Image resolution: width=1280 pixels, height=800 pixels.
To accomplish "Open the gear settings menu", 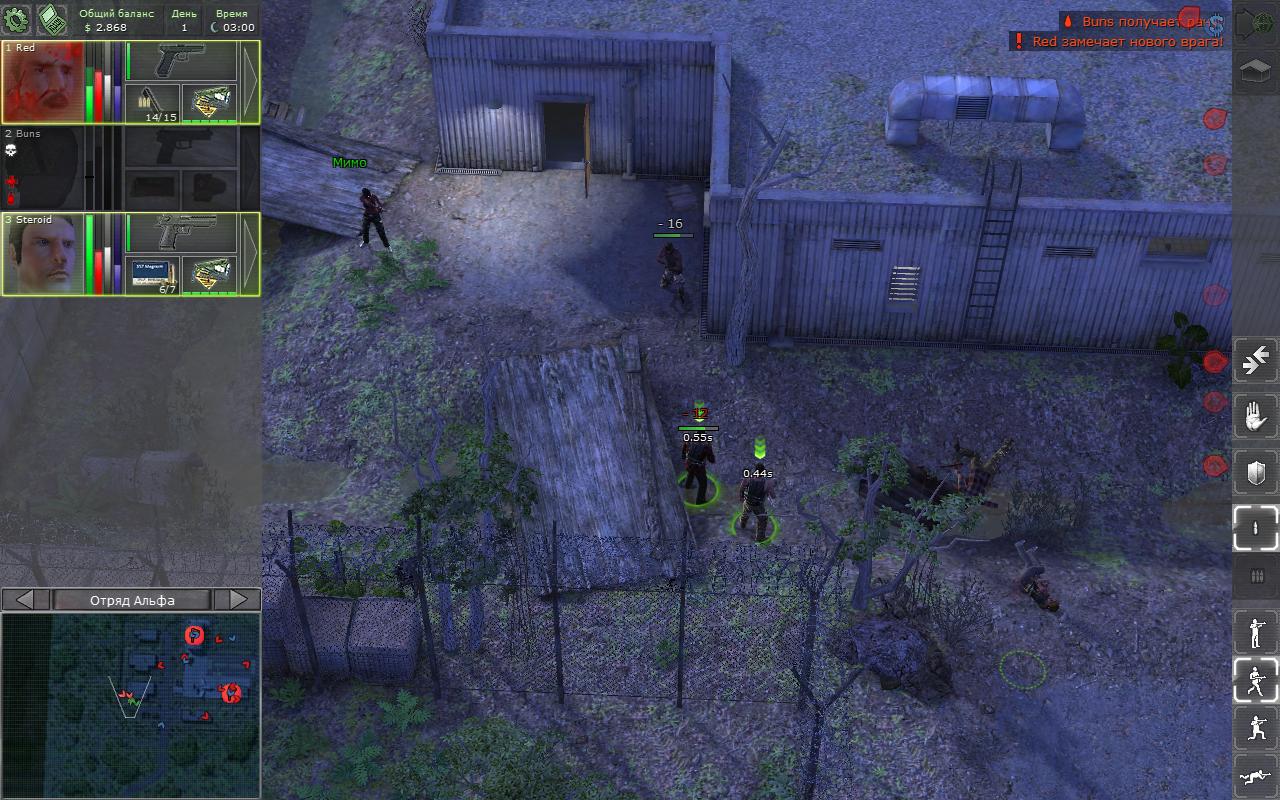I will [17, 19].
